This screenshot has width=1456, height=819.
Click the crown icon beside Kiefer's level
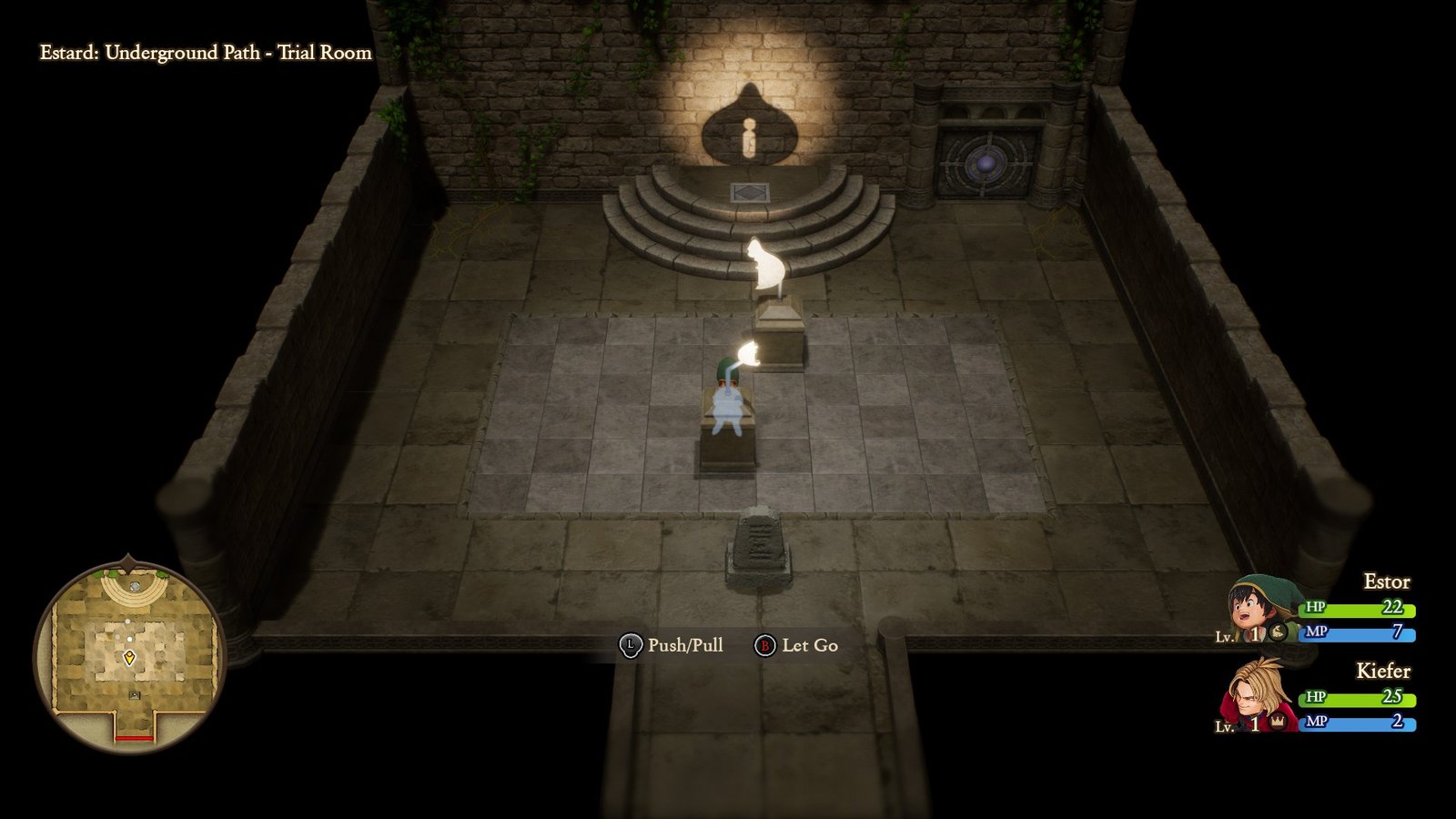1278,723
